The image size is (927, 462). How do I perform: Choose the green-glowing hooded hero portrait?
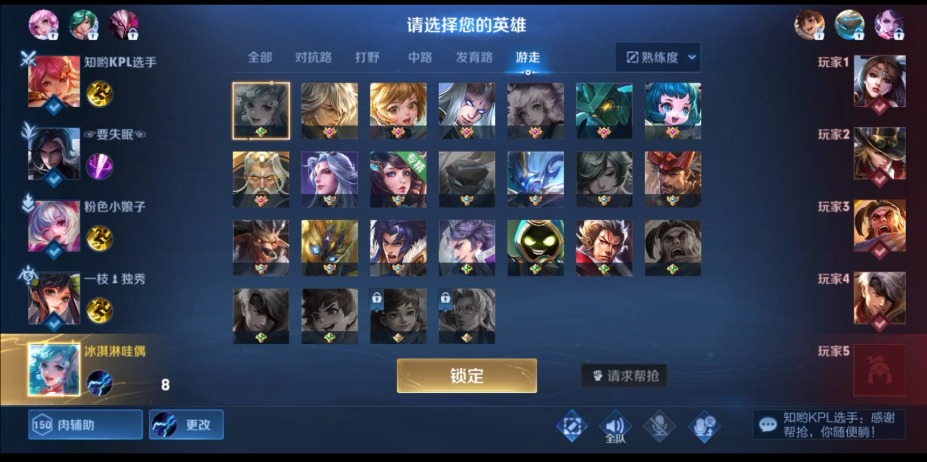point(535,246)
